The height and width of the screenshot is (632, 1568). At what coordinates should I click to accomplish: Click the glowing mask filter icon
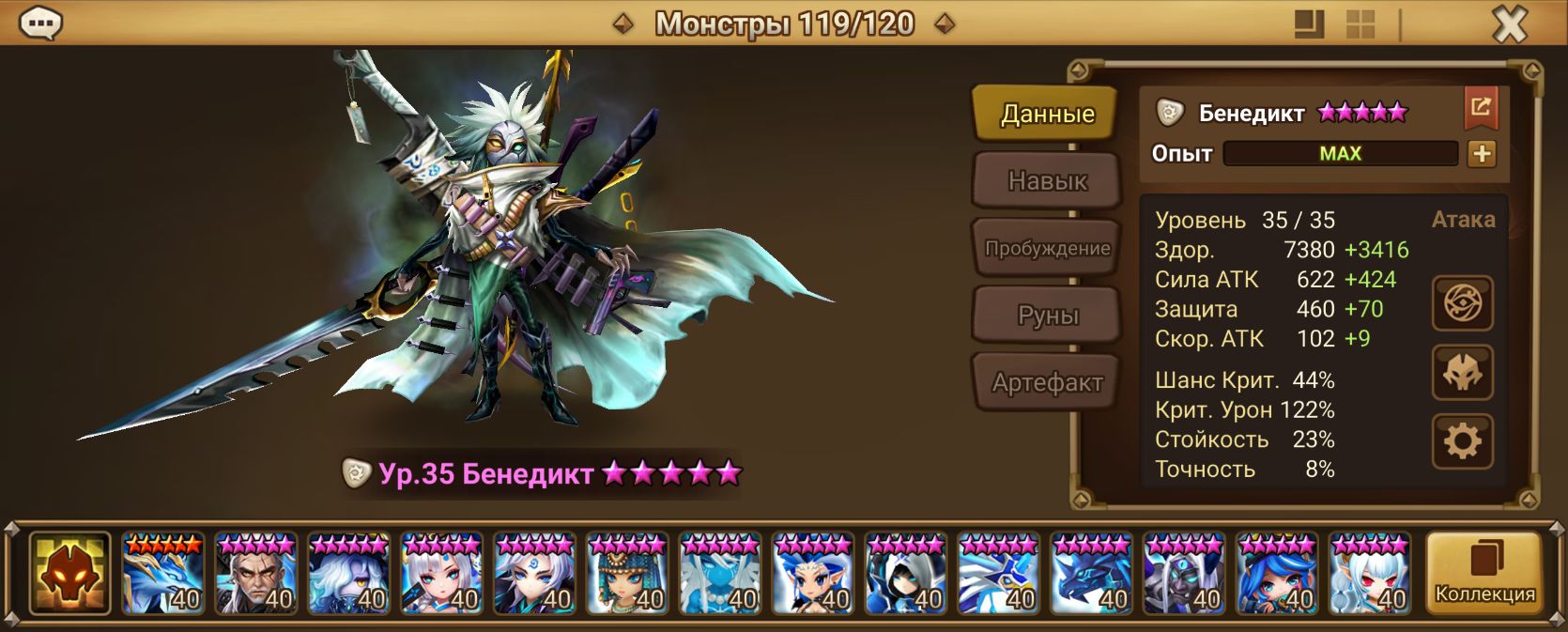pos(69,574)
